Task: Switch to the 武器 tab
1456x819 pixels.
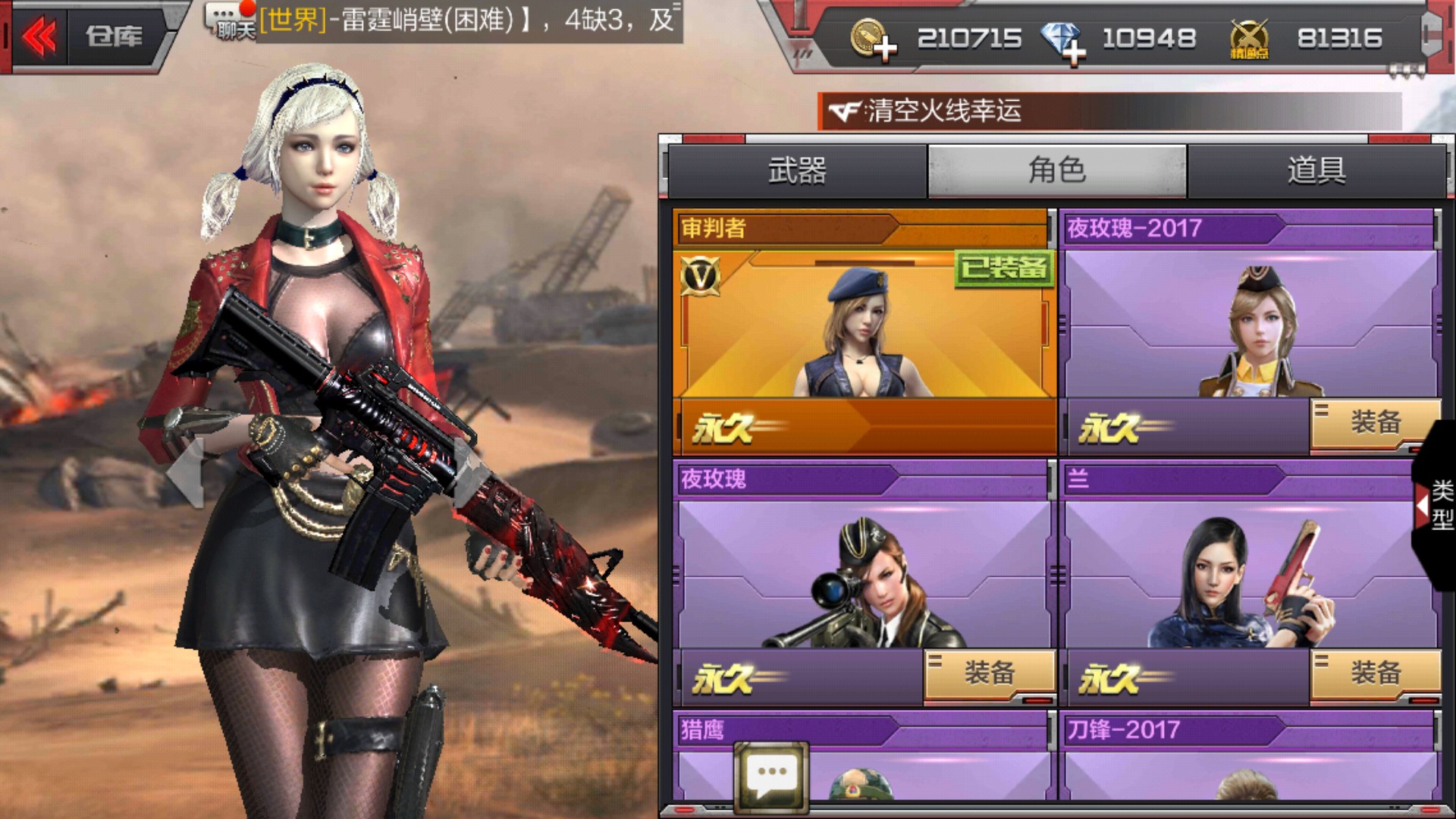Action: [x=796, y=171]
